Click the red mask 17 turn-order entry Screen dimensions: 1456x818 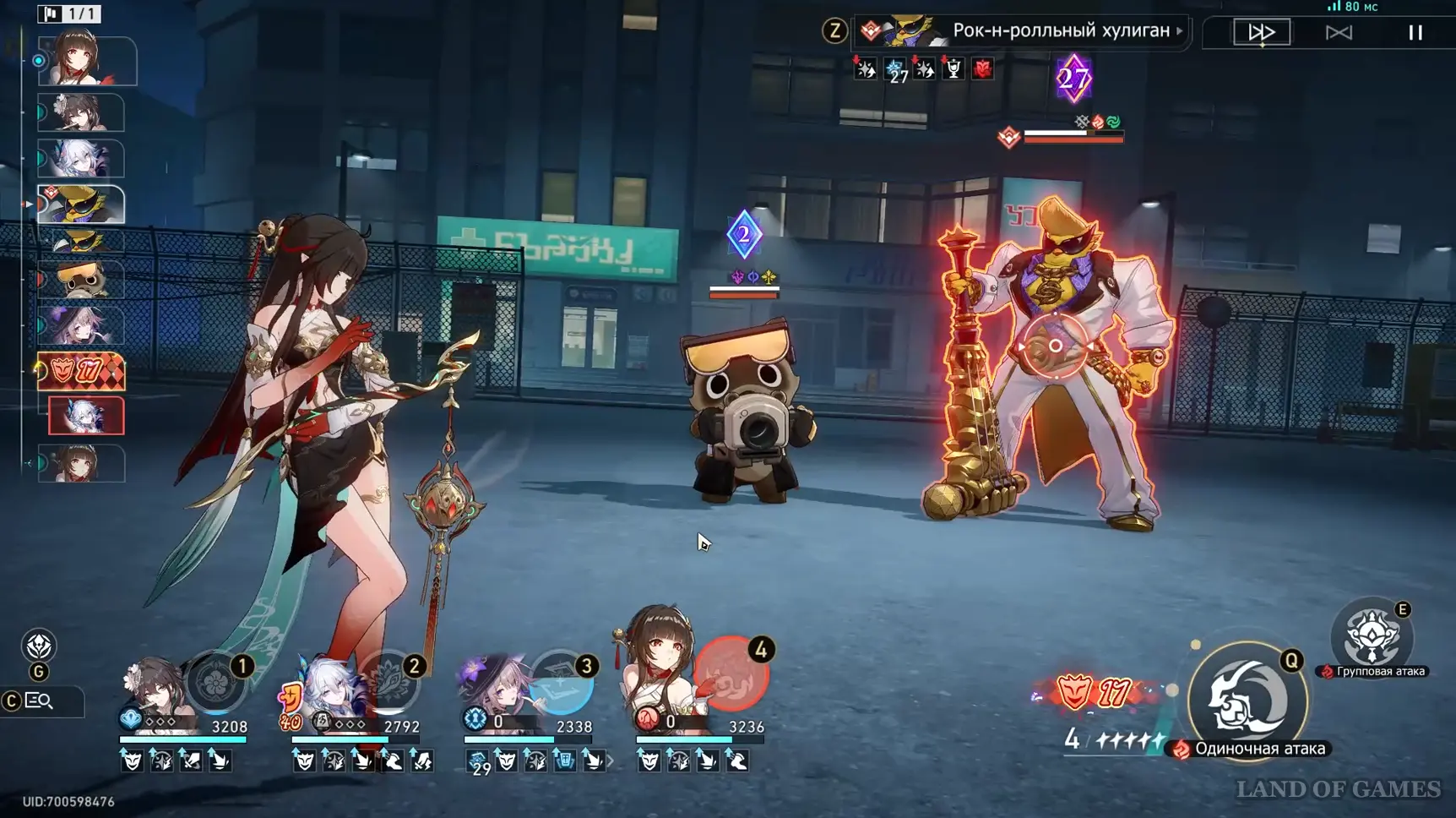[81, 371]
